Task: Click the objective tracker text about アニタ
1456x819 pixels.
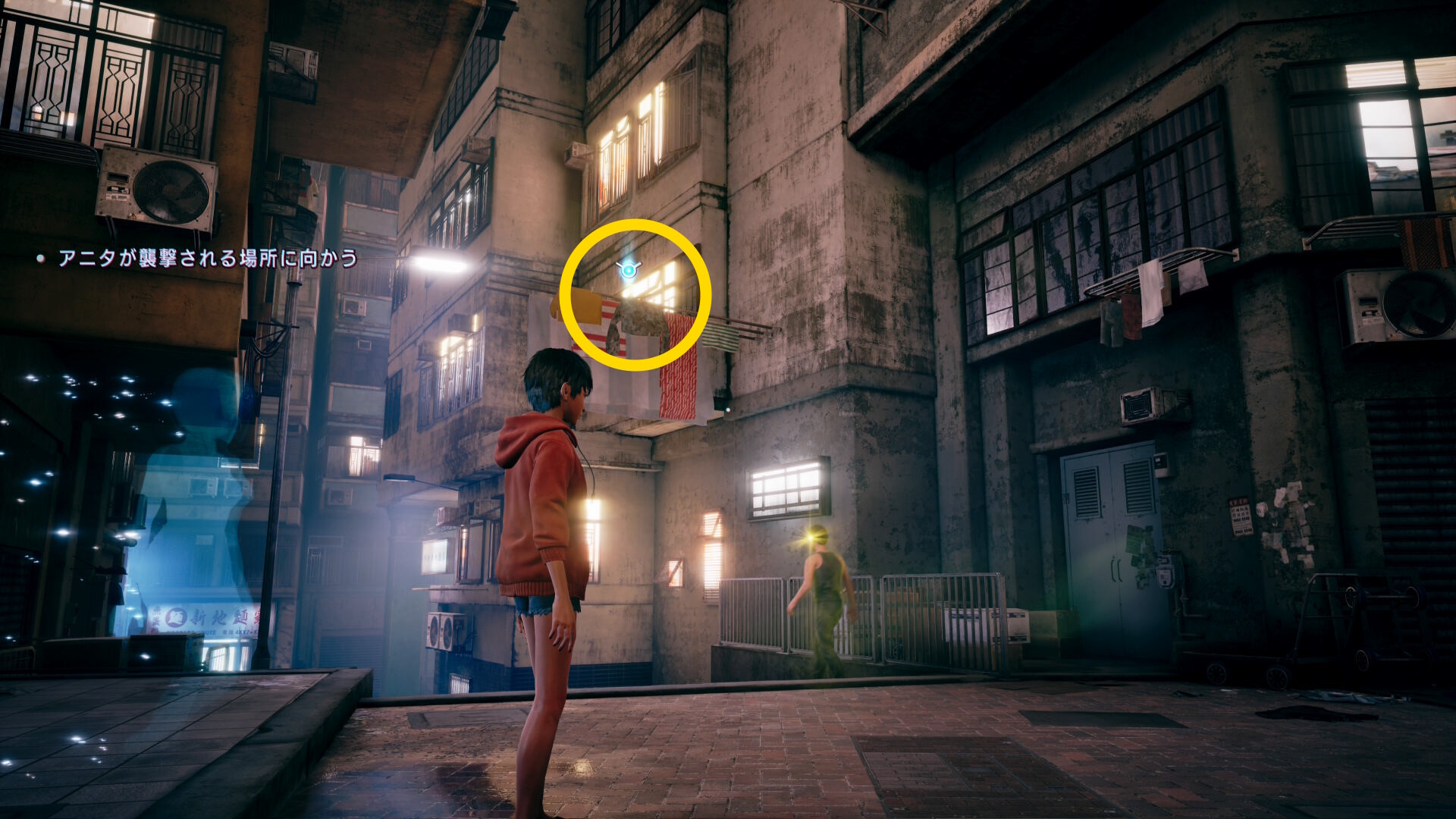Action: [x=208, y=259]
